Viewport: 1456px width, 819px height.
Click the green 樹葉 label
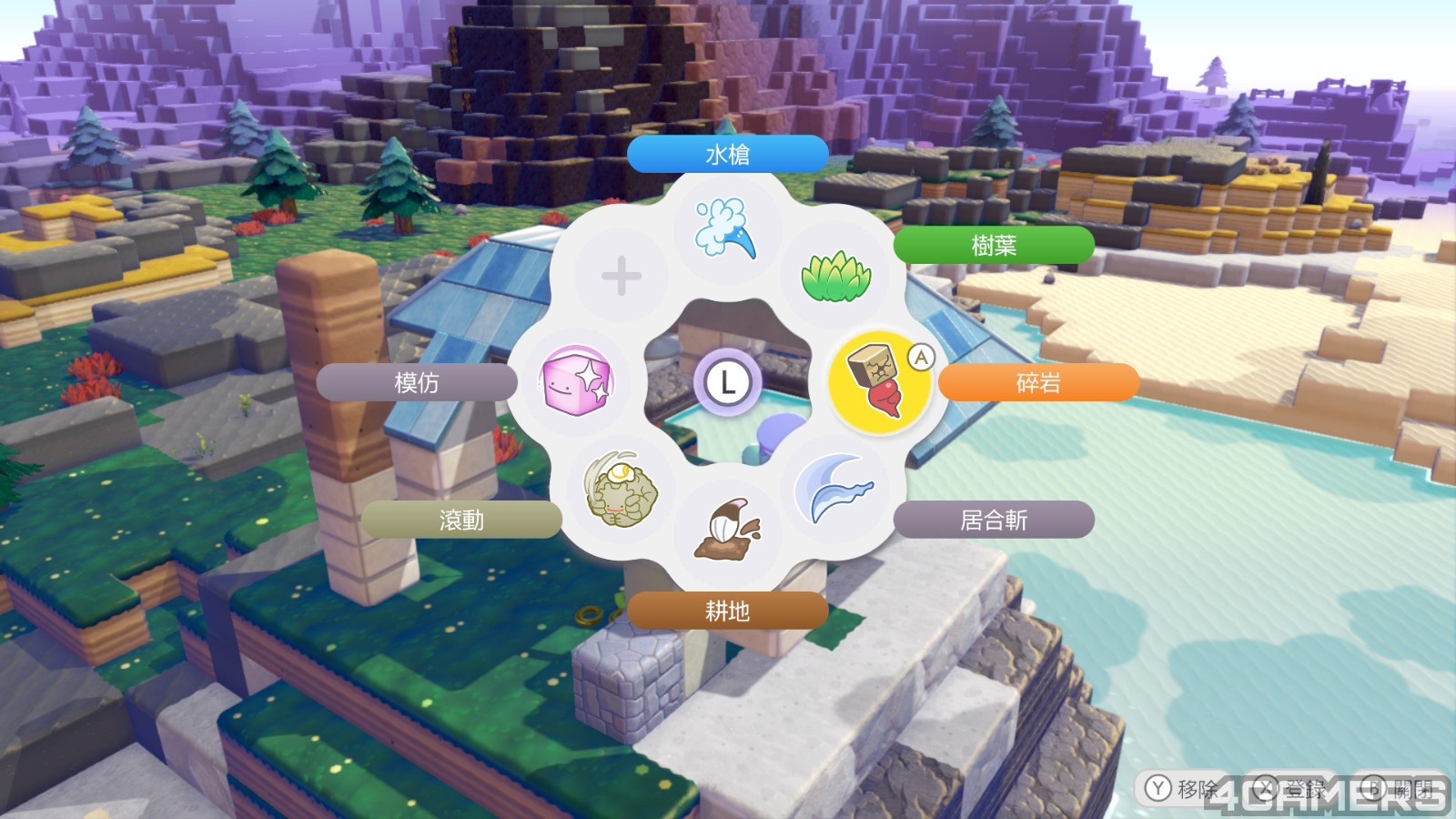click(x=994, y=246)
